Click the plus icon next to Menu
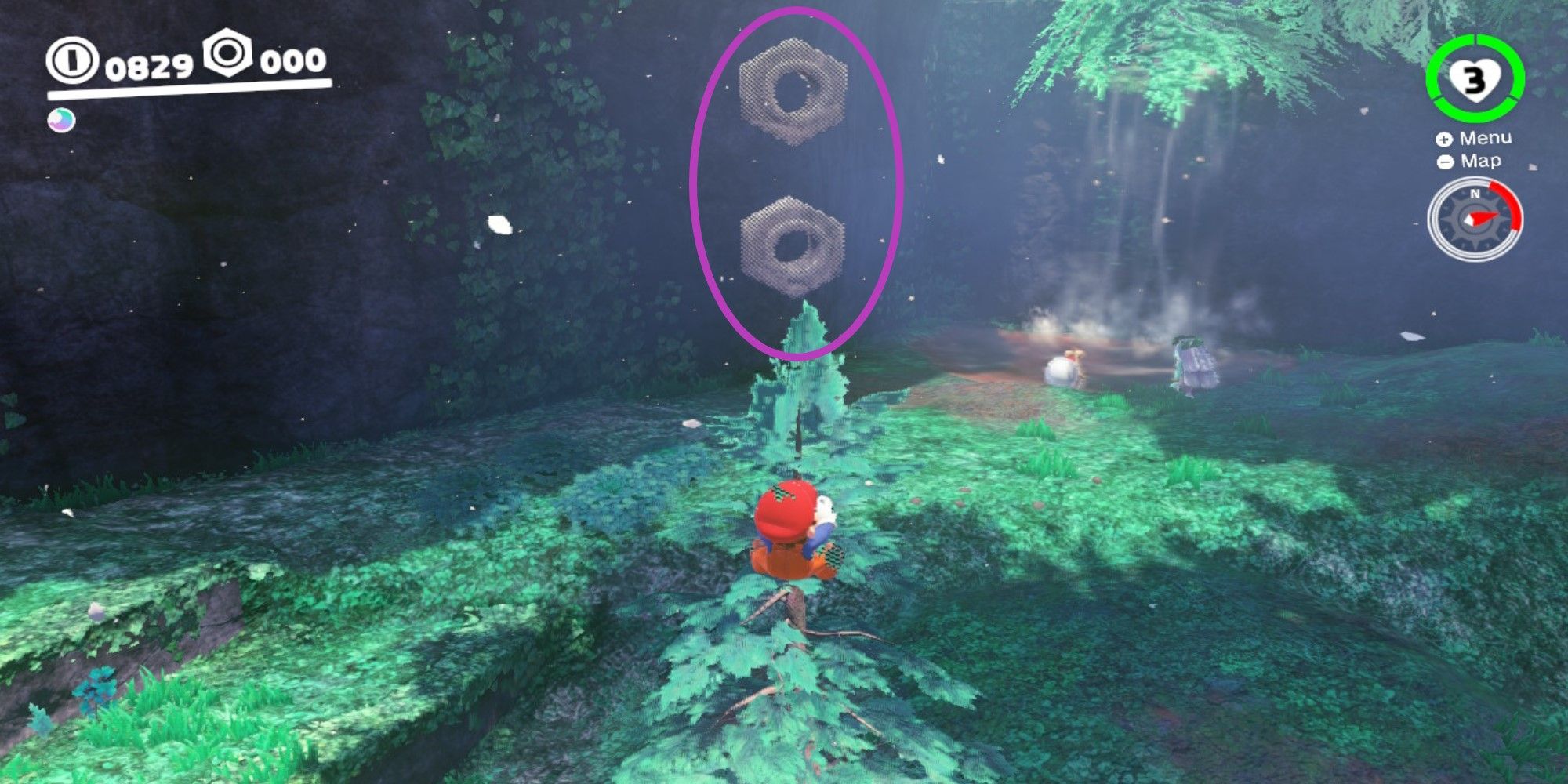The width and height of the screenshot is (1568, 784). pyautogui.click(x=1445, y=137)
